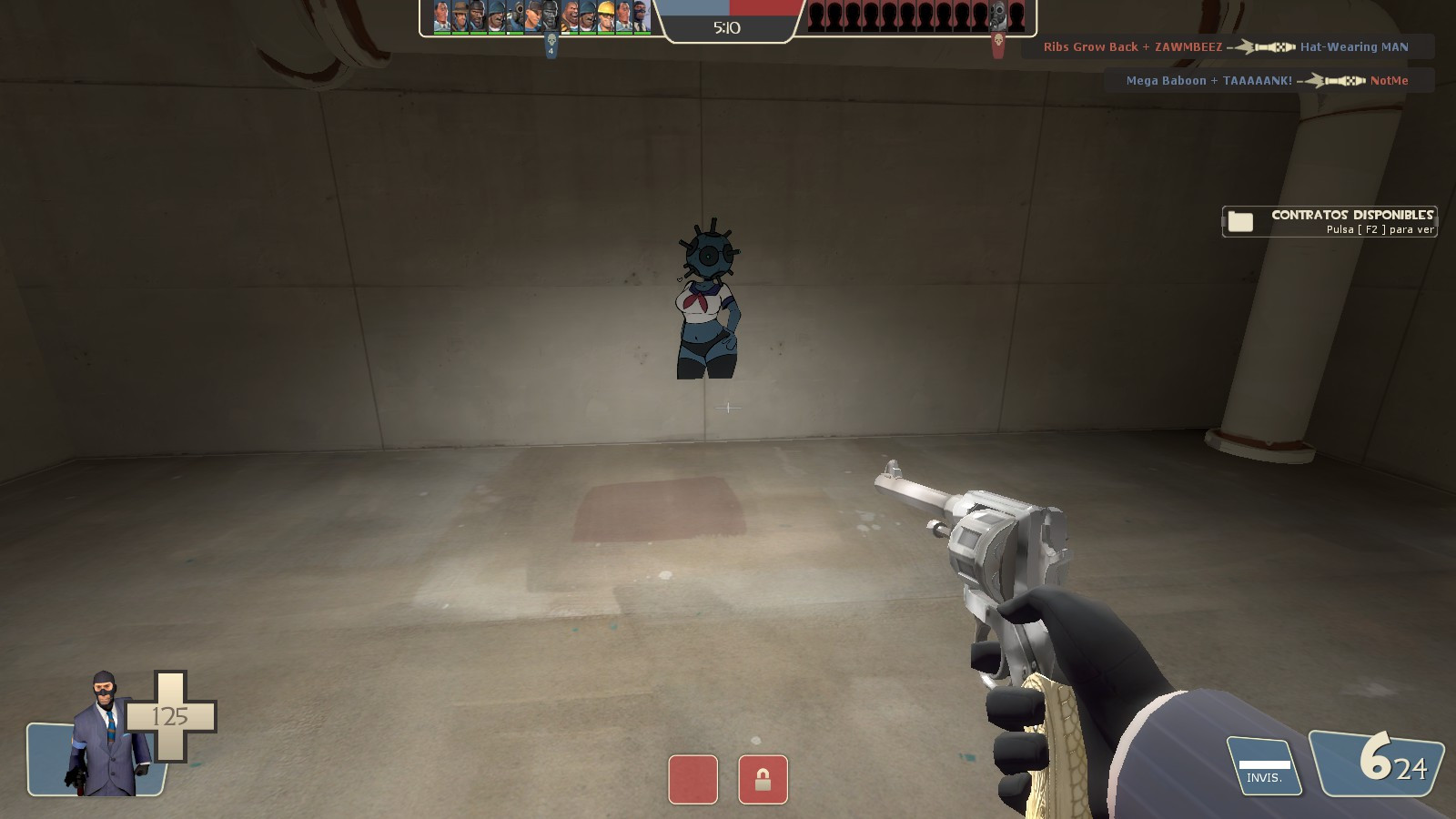Viewport: 1456px width, 819px height.
Task: Click the rocket icon next to TAAAAANK!
Action: pos(1335,81)
